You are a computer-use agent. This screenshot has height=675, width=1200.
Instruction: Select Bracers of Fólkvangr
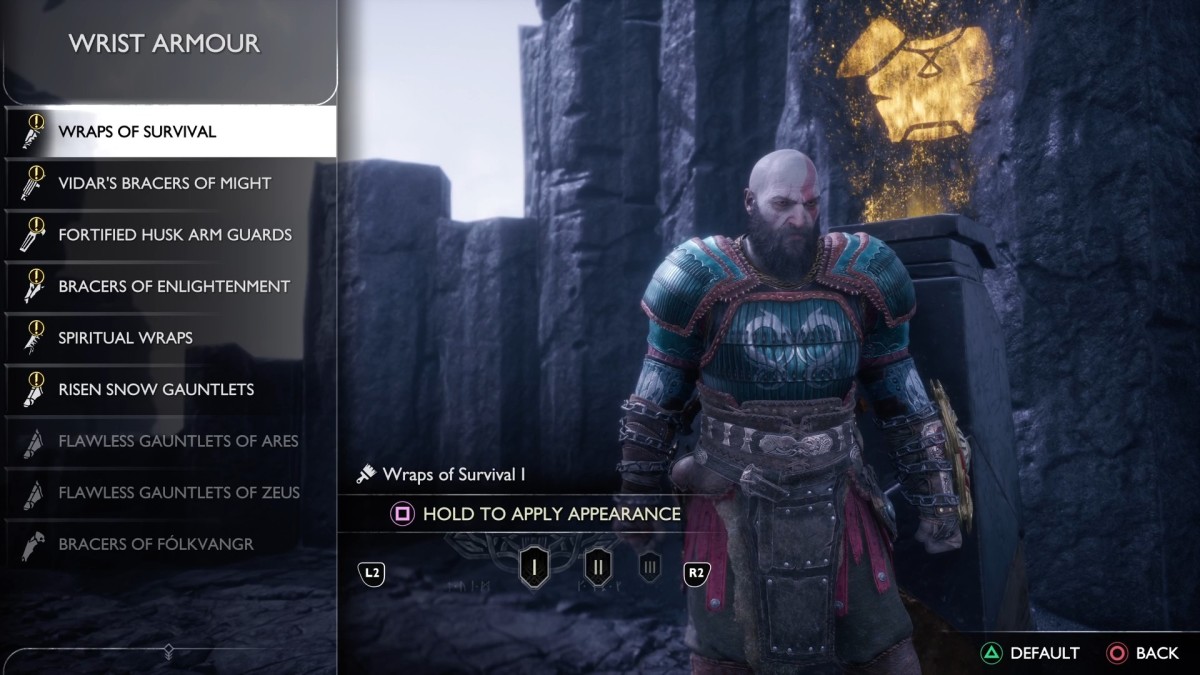click(x=156, y=544)
